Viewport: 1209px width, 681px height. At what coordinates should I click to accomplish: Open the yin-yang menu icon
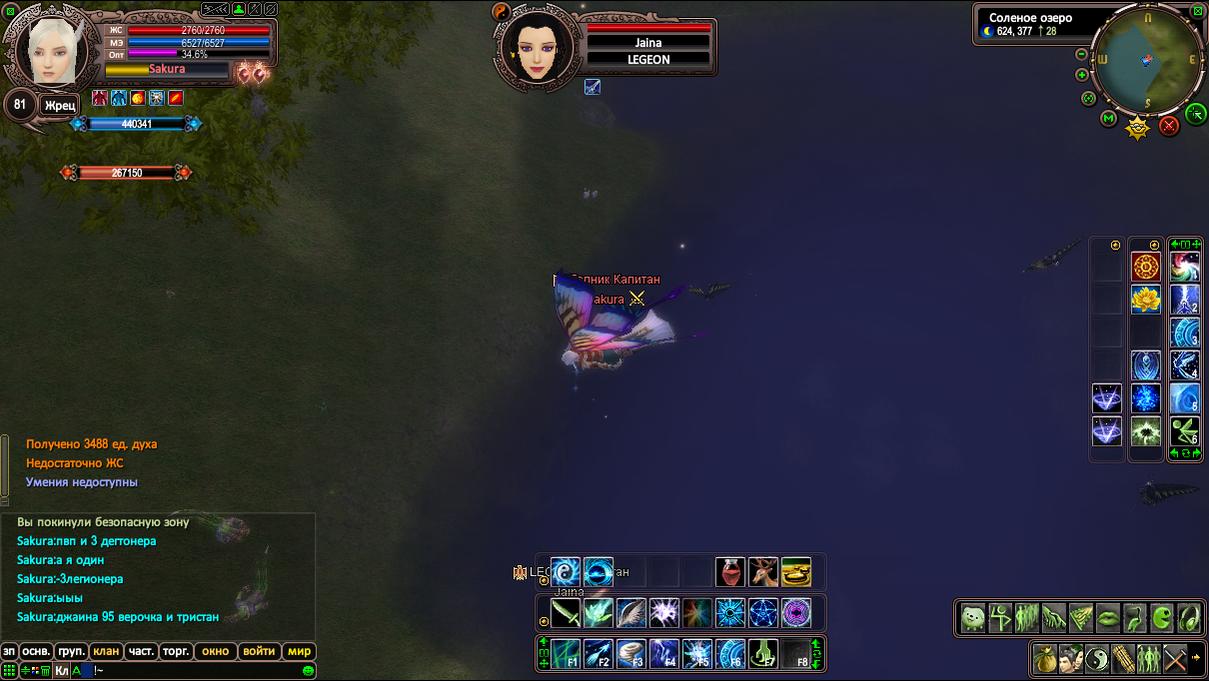1097,659
